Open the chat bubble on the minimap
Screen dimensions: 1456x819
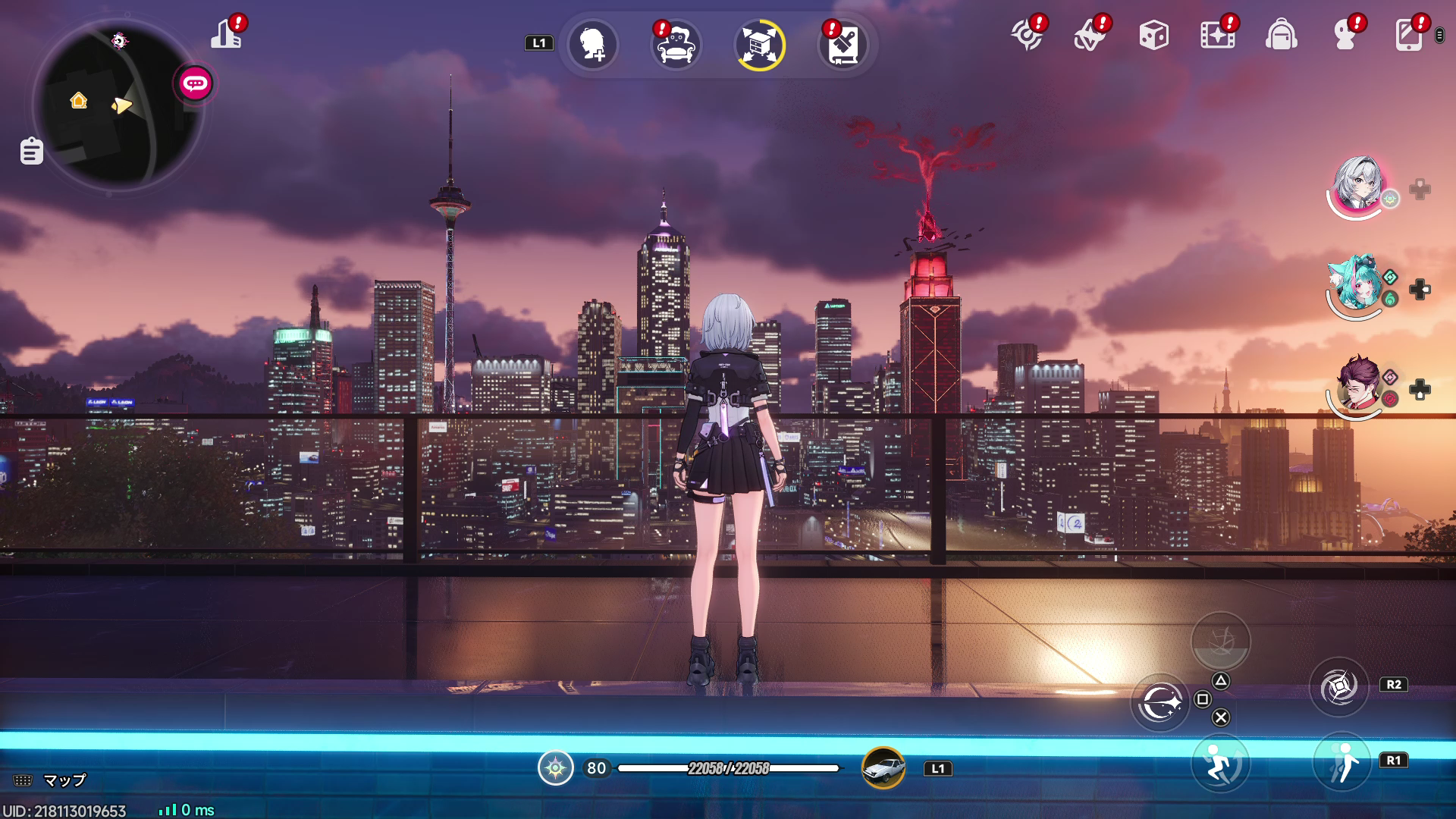(x=194, y=85)
